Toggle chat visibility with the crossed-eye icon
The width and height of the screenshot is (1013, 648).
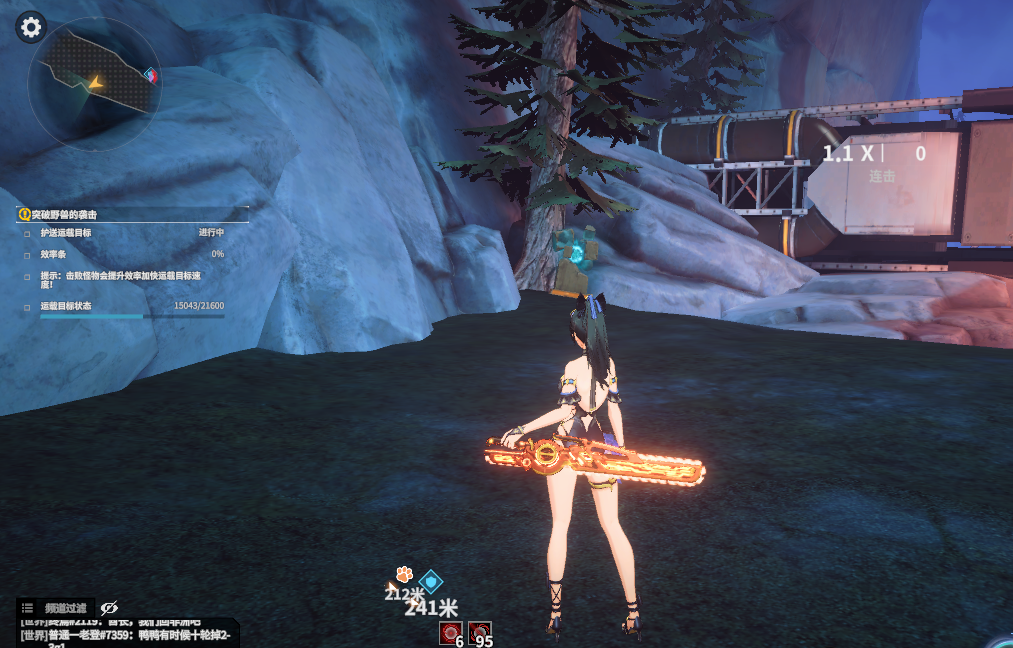coord(109,607)
